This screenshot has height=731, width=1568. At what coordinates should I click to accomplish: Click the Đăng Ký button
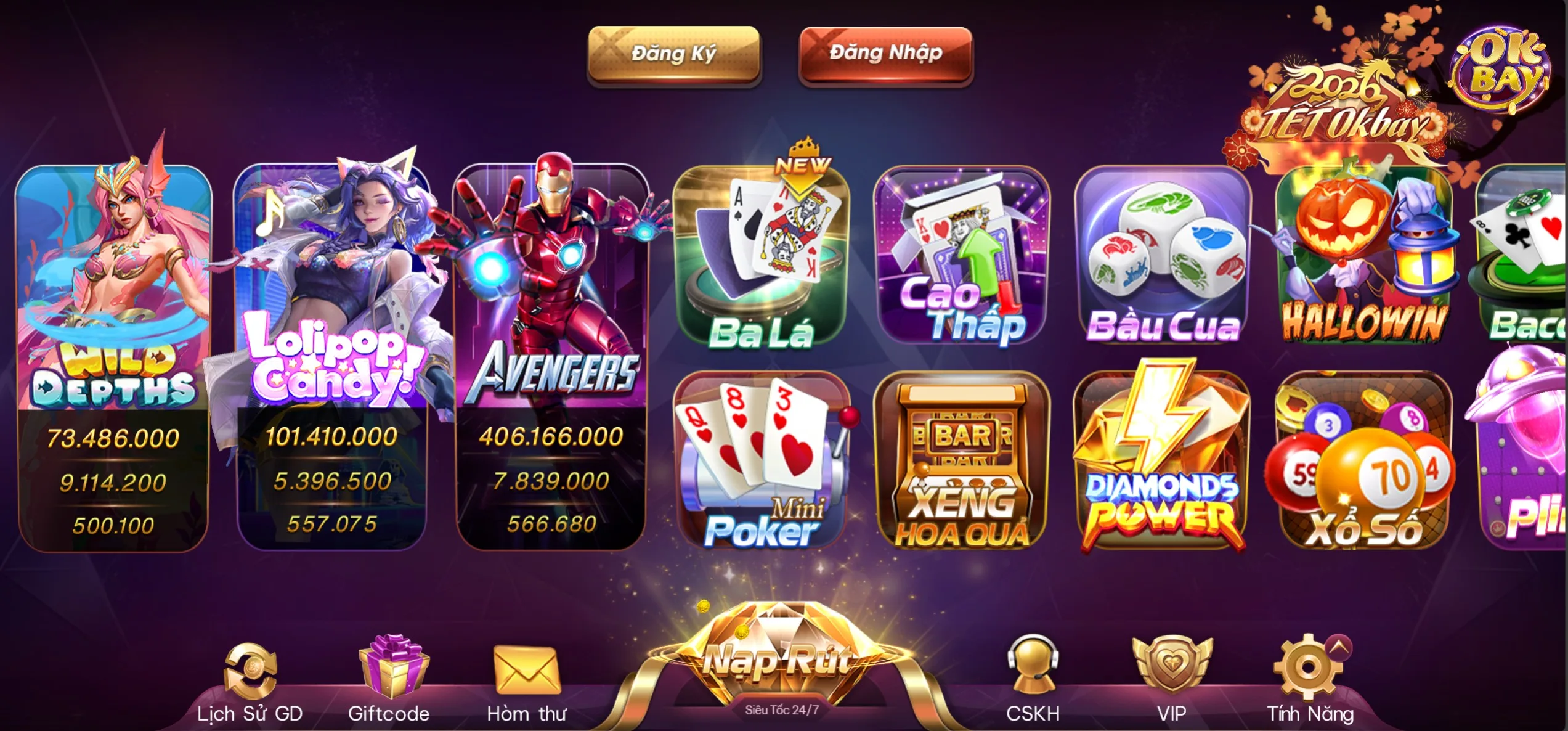674,54
